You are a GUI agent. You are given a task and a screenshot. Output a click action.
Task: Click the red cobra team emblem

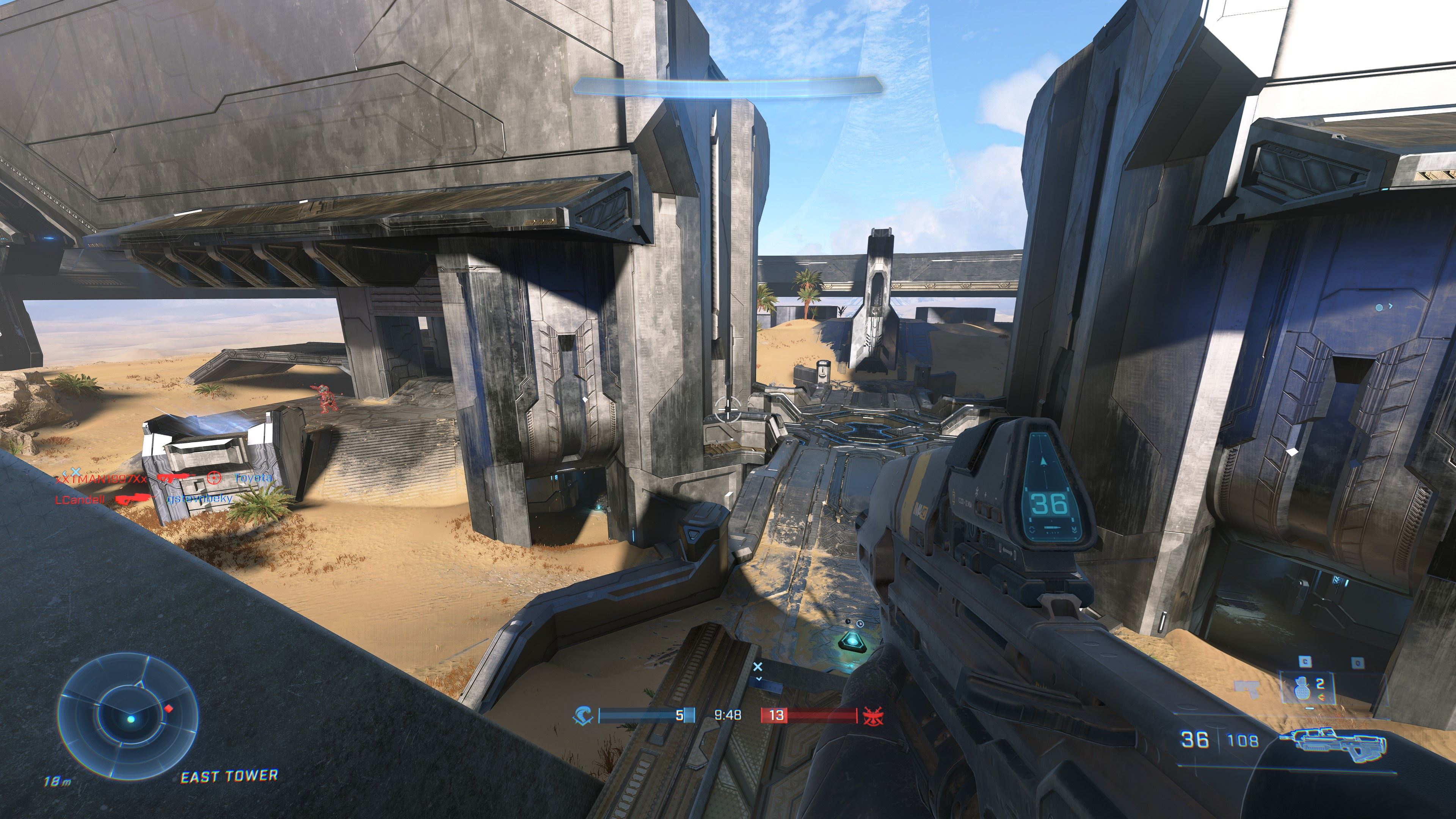click(x=869, y=716)
